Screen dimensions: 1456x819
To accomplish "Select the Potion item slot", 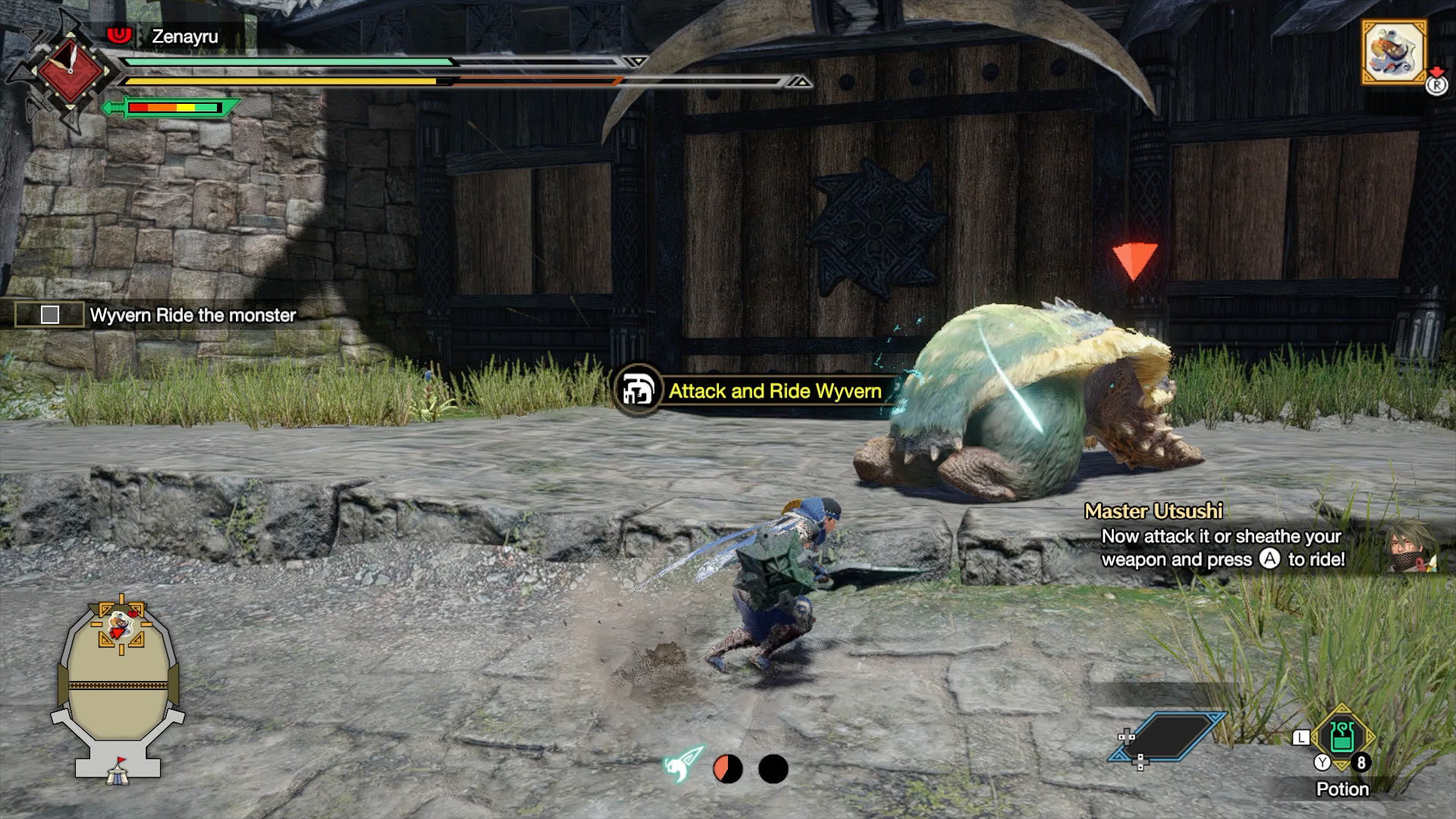I will coord(1341,739).
